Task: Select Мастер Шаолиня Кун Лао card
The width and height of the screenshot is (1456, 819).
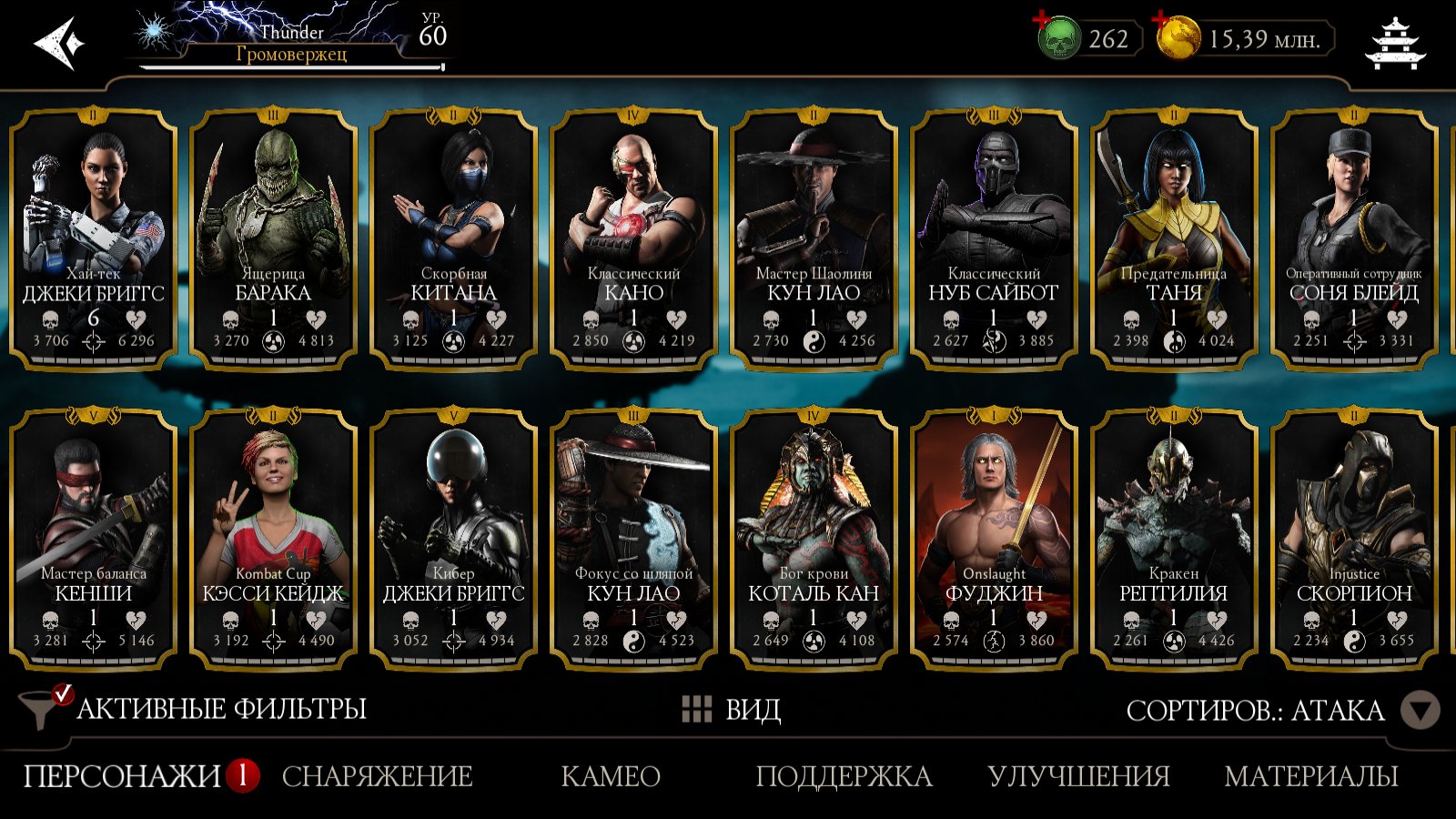Action: tap(814, 238)
